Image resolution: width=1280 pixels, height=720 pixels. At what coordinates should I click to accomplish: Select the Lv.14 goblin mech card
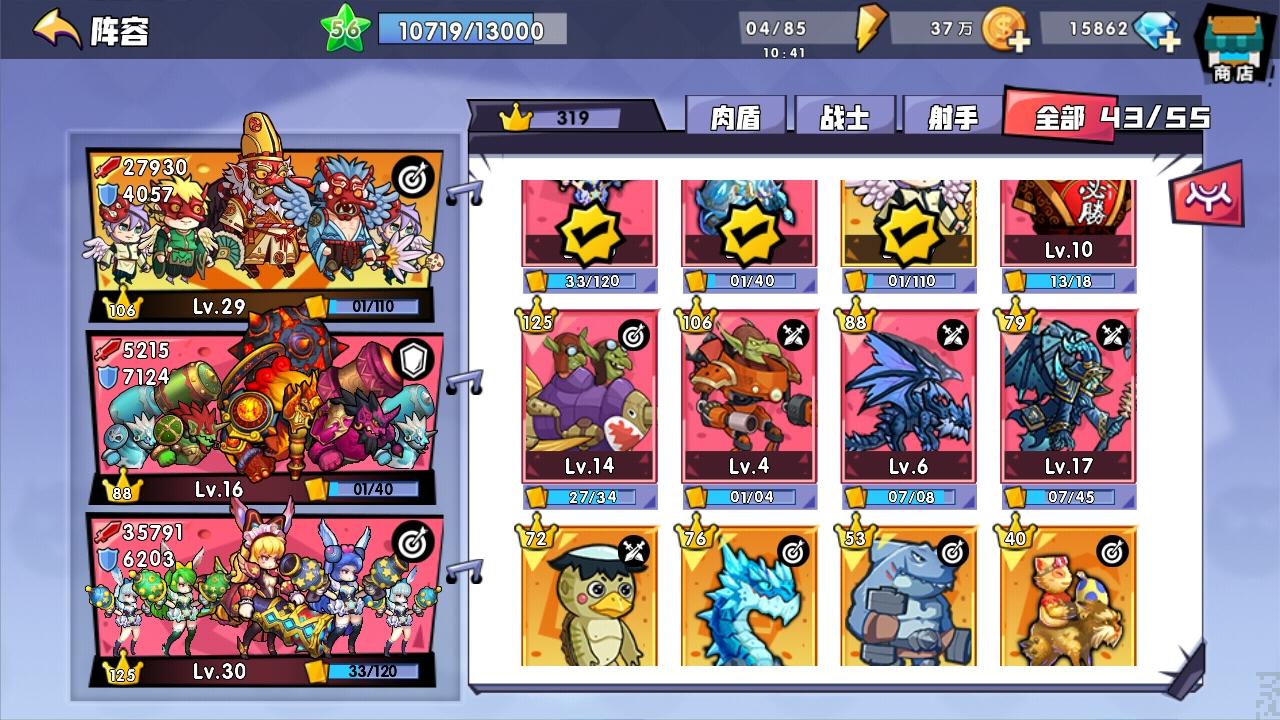588,400
